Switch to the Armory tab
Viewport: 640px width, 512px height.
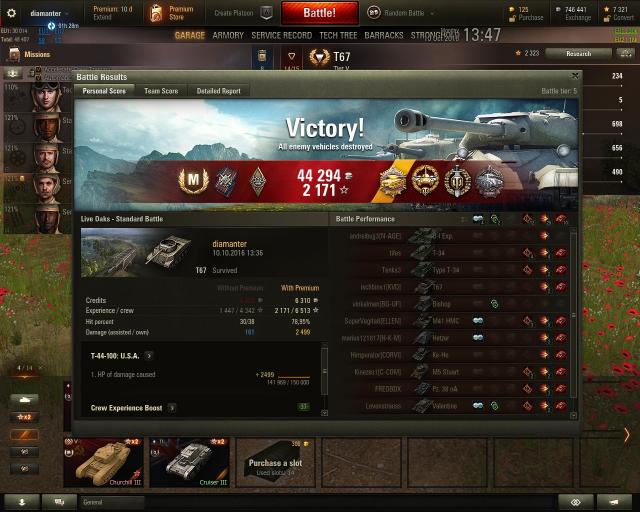228,35
